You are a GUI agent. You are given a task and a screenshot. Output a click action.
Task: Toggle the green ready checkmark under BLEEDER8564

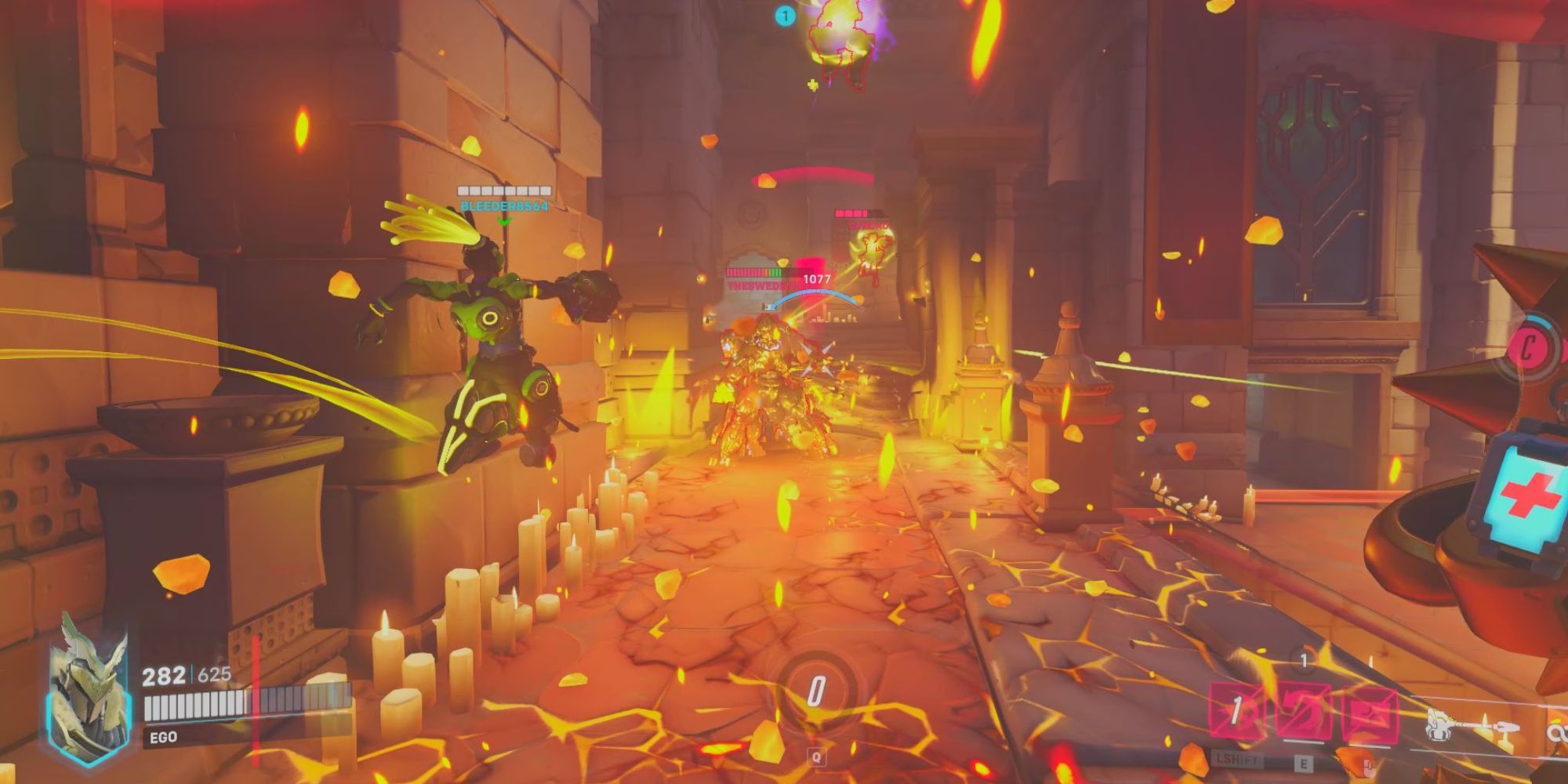pos(504,220)
